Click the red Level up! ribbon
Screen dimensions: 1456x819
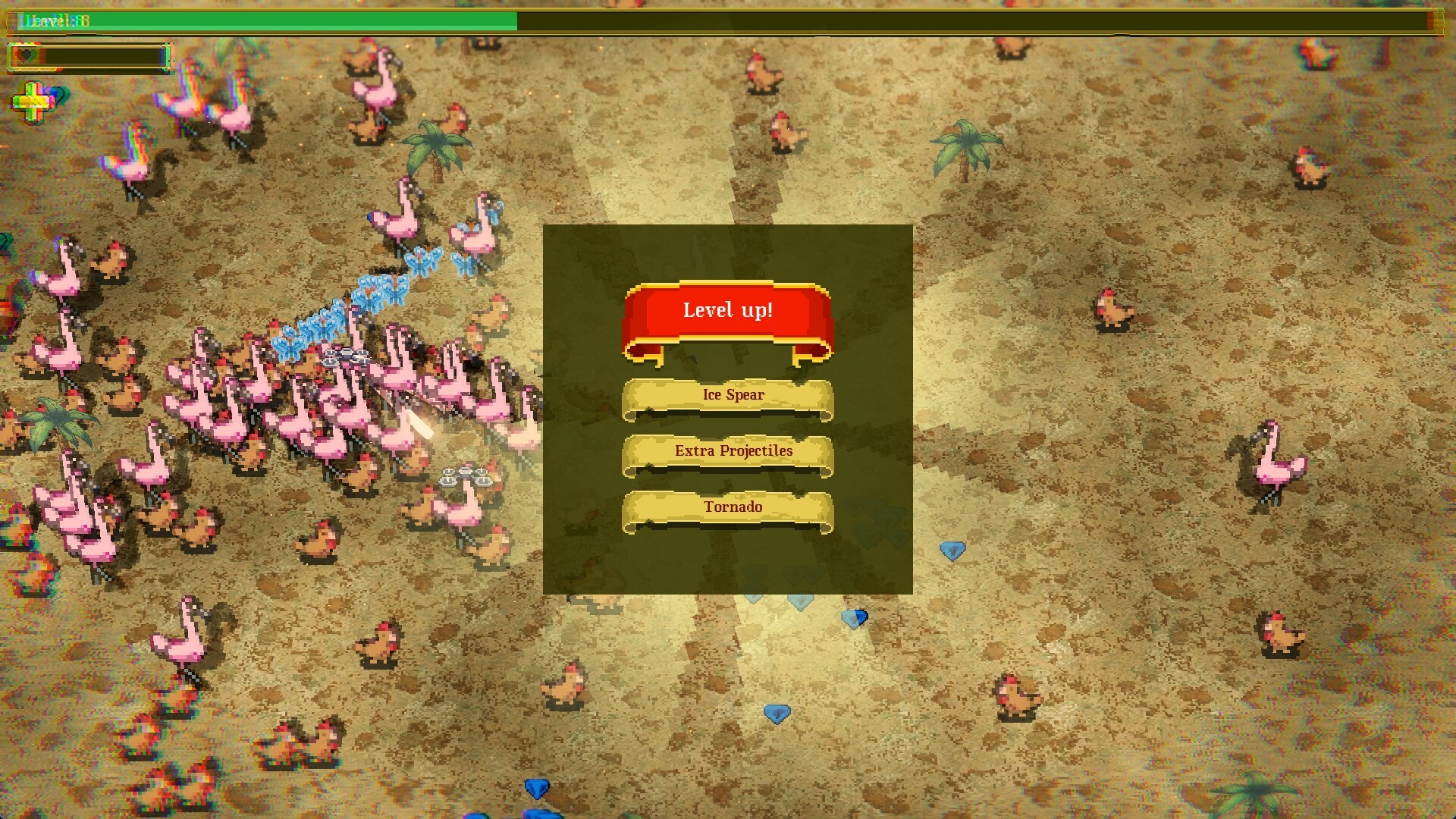(727, 309)
